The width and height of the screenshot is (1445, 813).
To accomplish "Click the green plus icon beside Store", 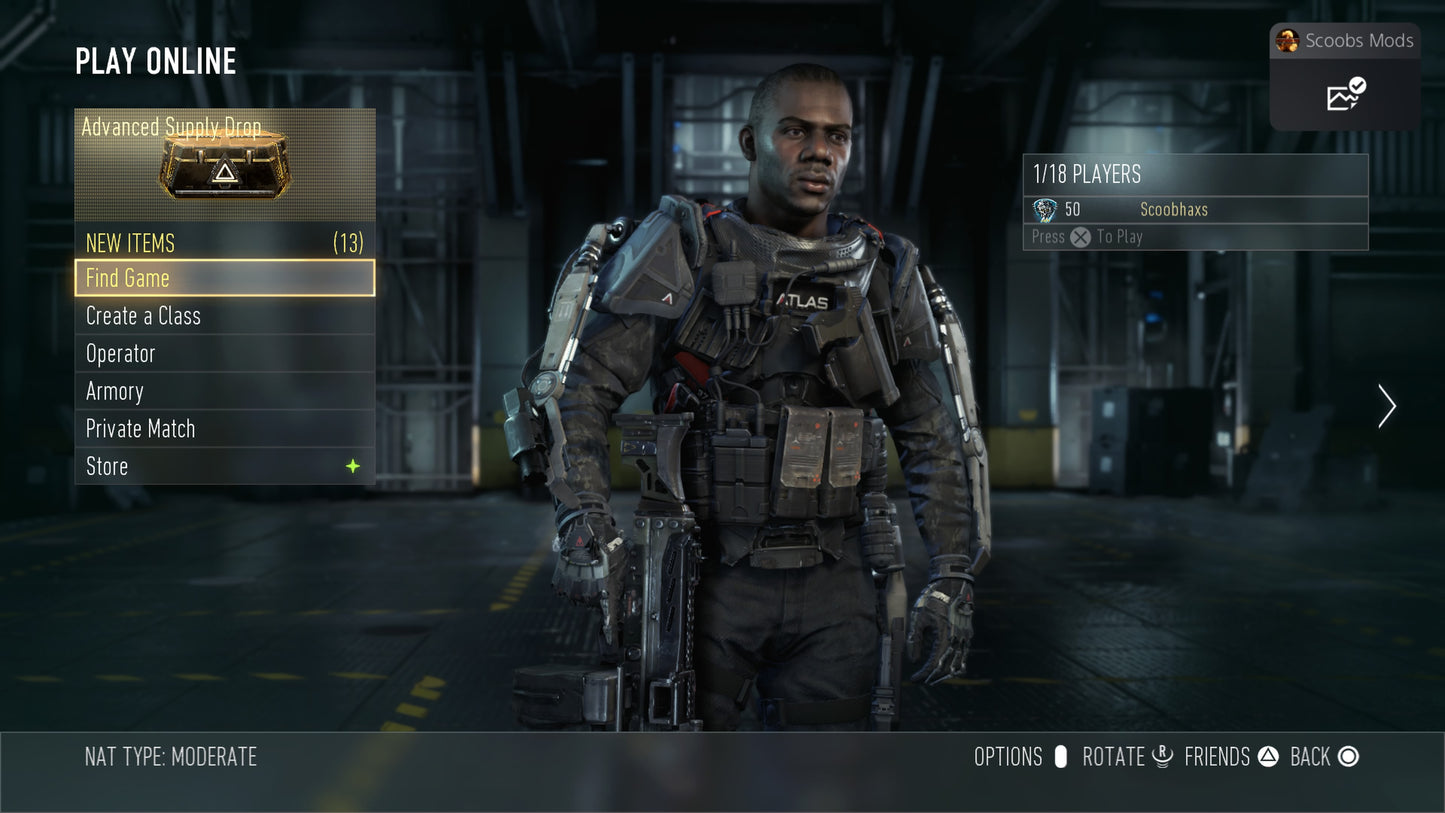I will [352, 465].
